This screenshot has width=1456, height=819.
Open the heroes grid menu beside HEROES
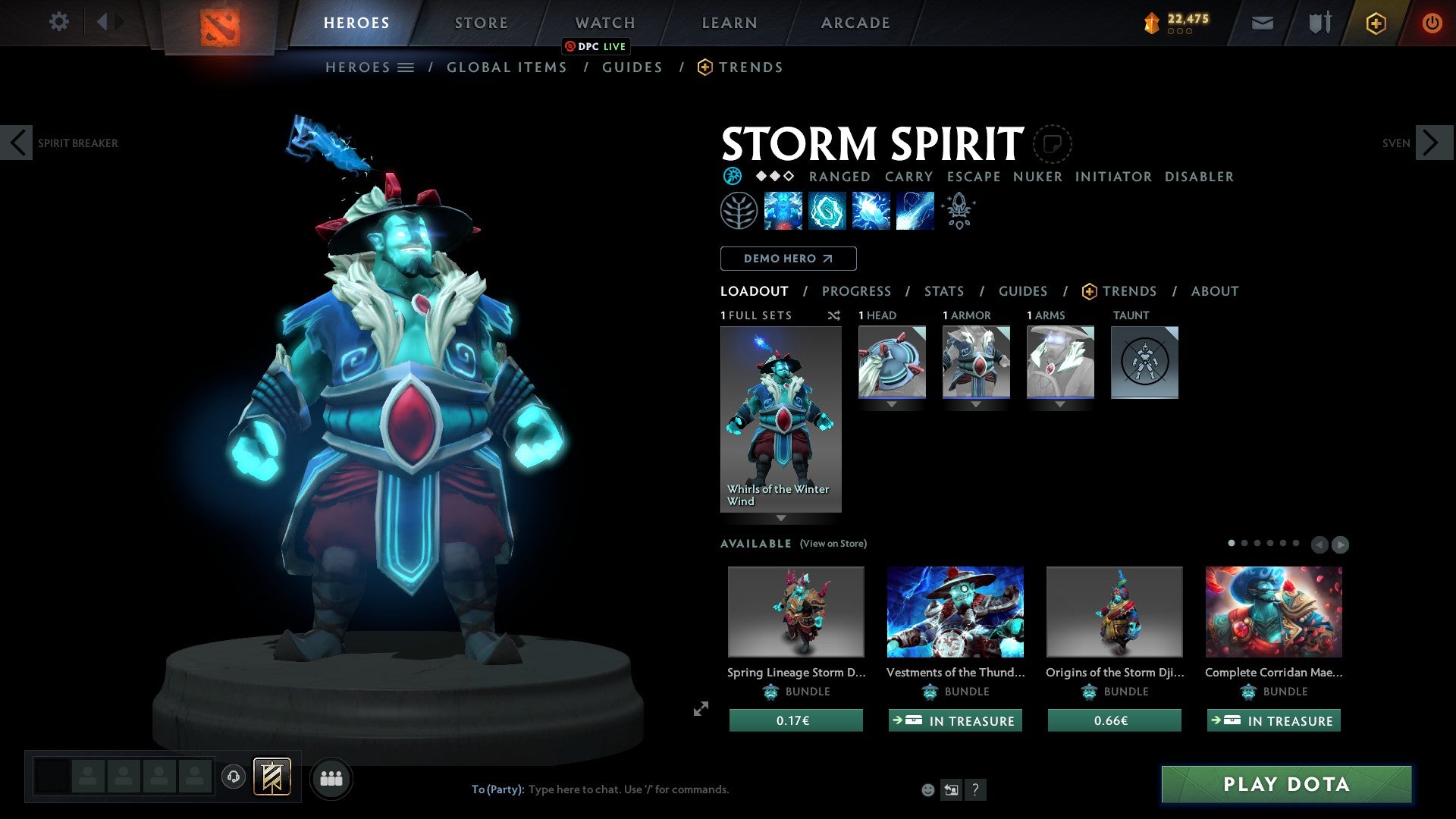(x=406, y=67)
